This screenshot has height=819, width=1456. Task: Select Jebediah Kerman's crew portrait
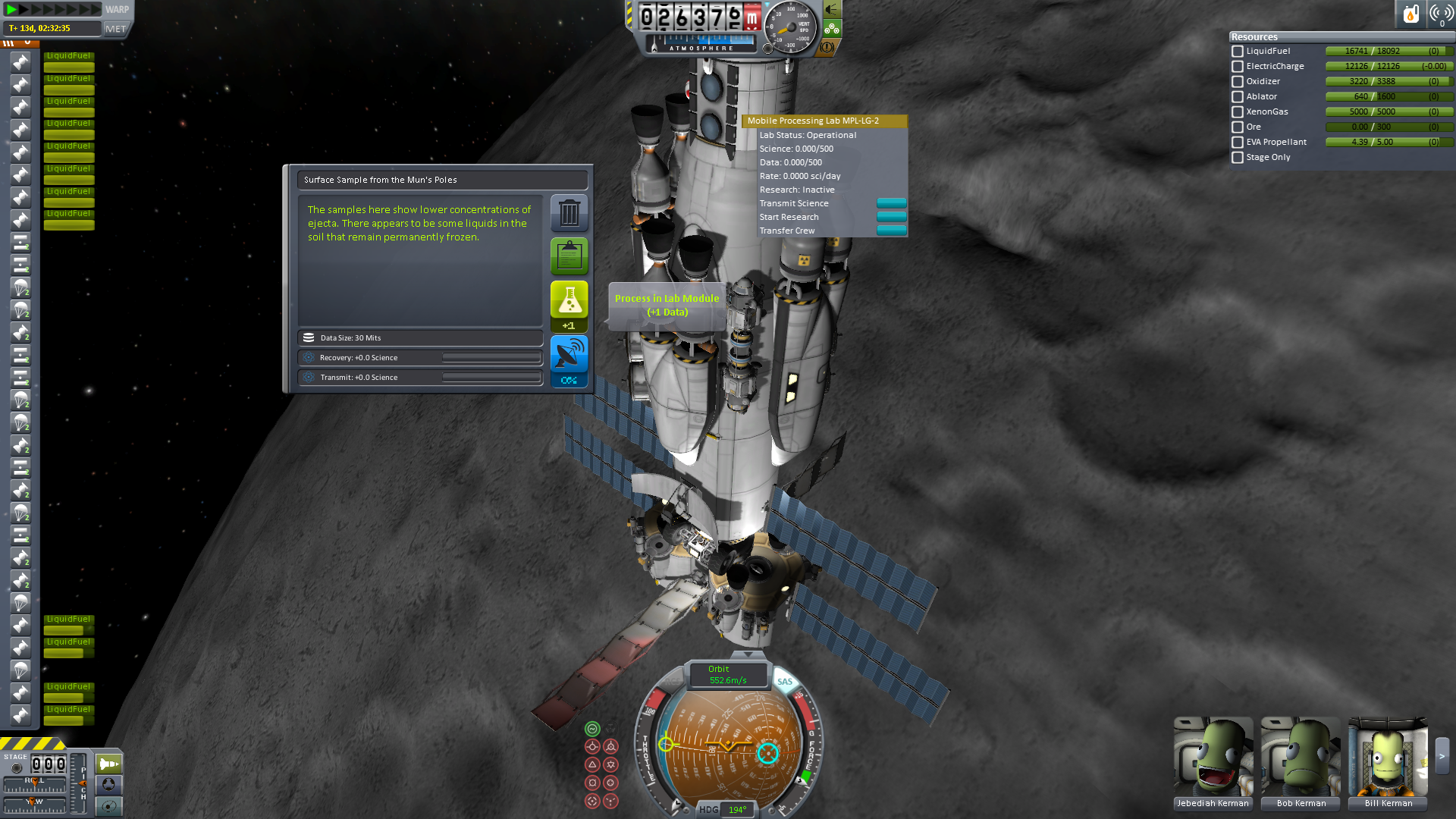(x=1213, y=757)
